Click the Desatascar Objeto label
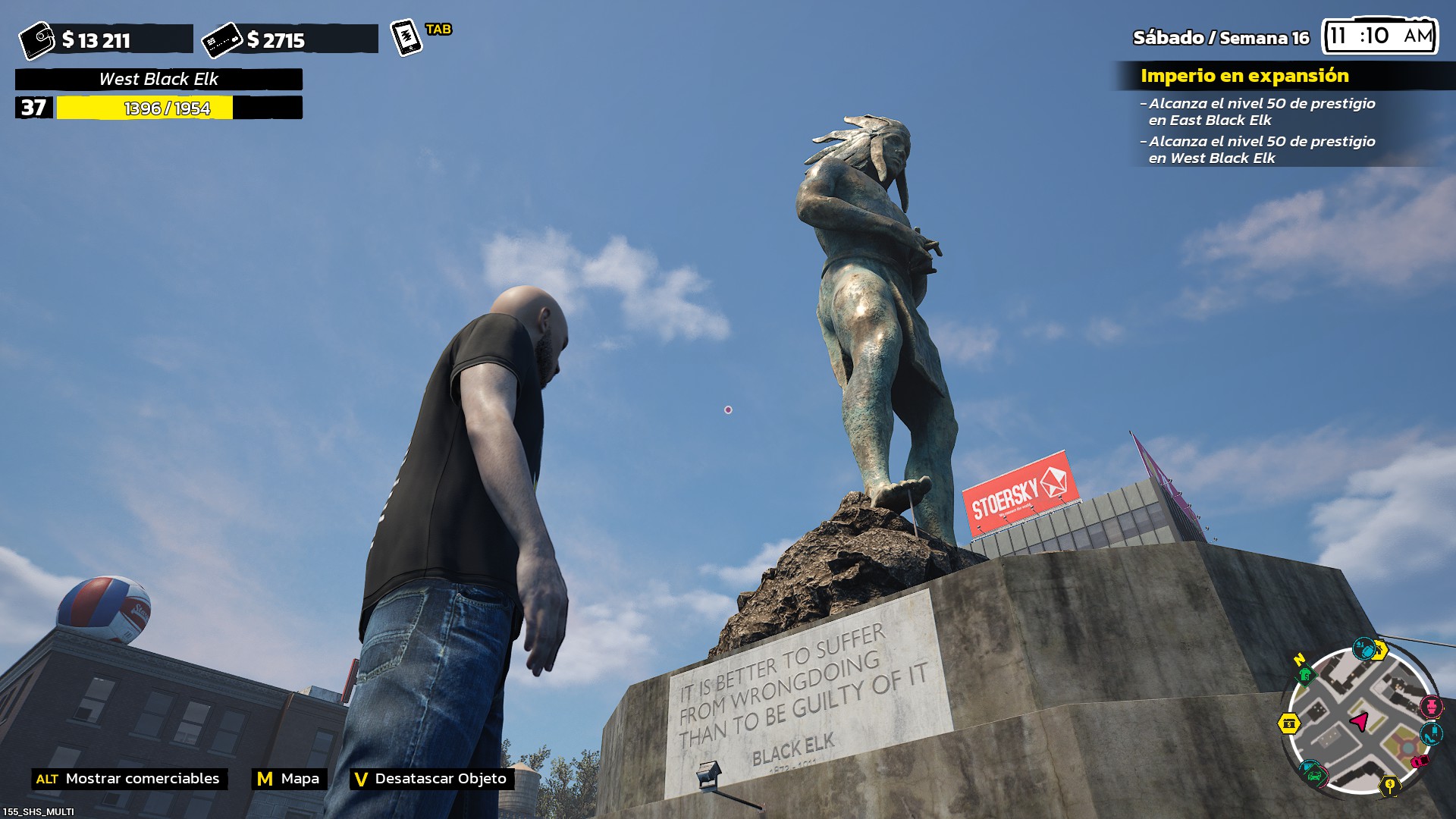This screenshot has width=1456, height=819. click(x=440, y=779)
